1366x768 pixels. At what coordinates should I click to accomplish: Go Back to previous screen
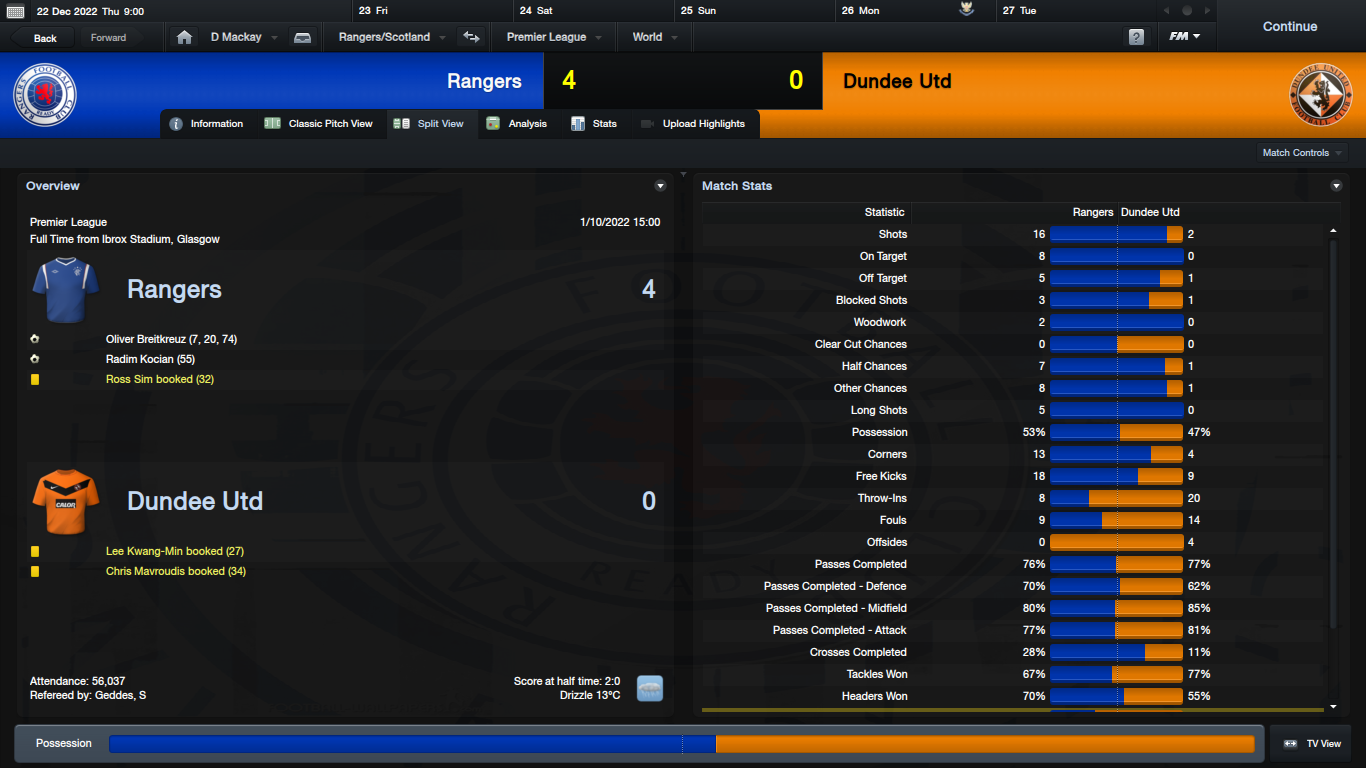click(x=45, y=38)
